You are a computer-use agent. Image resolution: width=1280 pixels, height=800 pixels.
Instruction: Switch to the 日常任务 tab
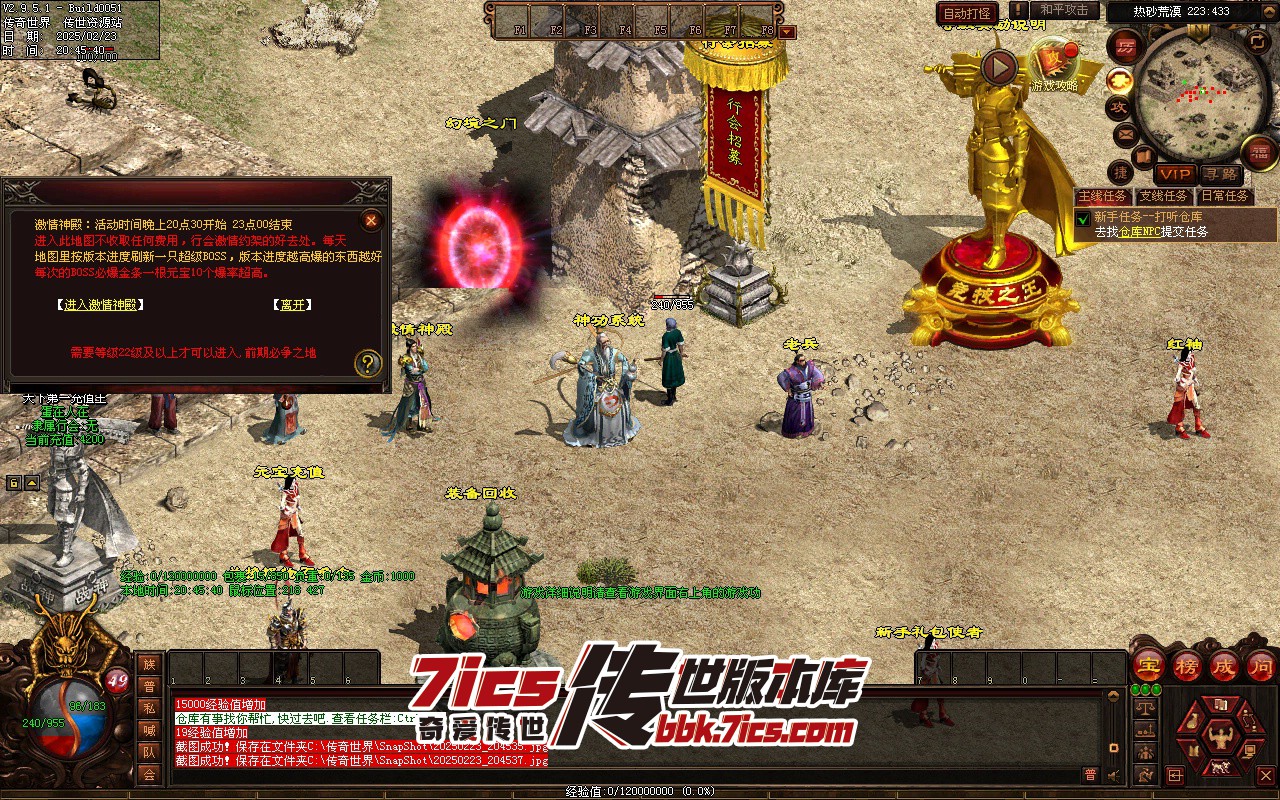click(x=1225, y=197)
